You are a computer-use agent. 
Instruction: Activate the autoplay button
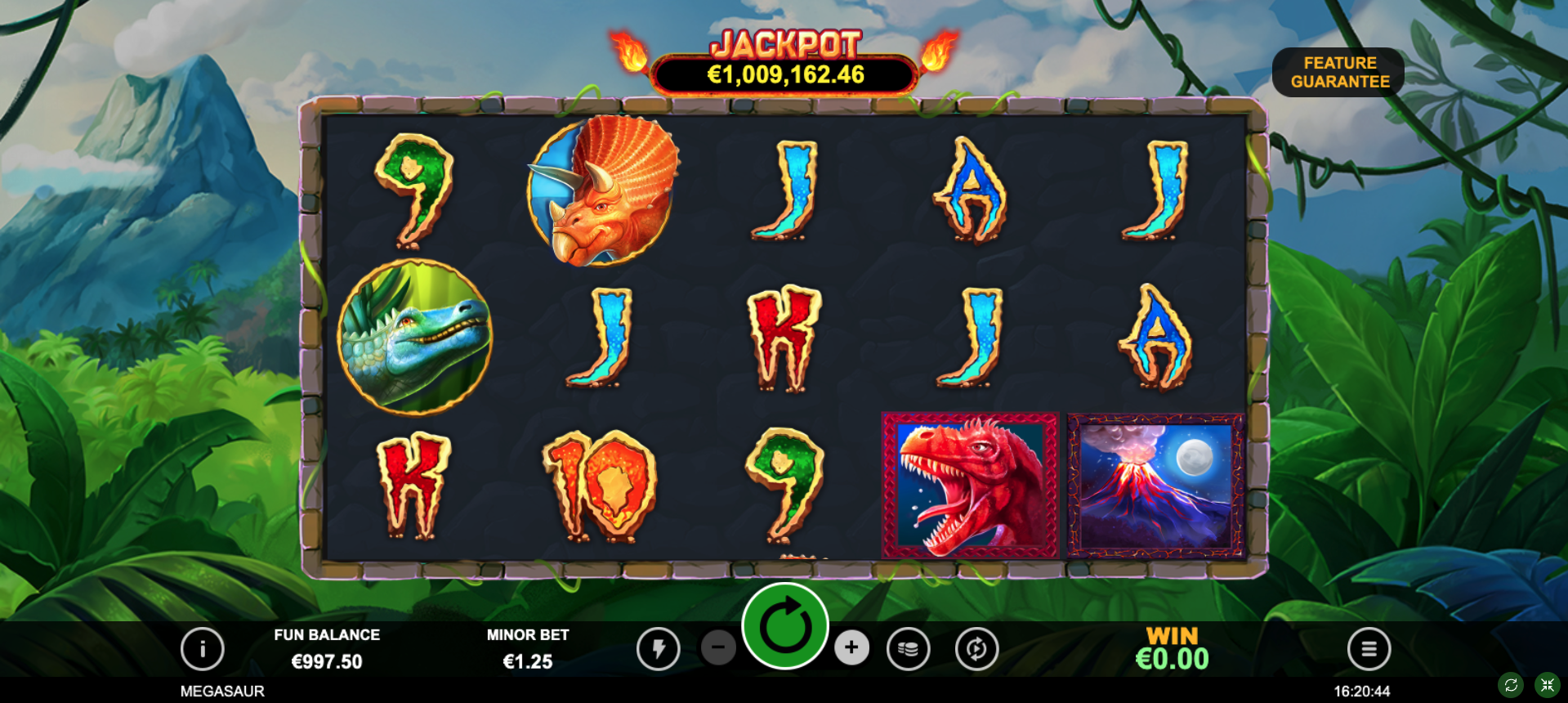coord(976,649)
